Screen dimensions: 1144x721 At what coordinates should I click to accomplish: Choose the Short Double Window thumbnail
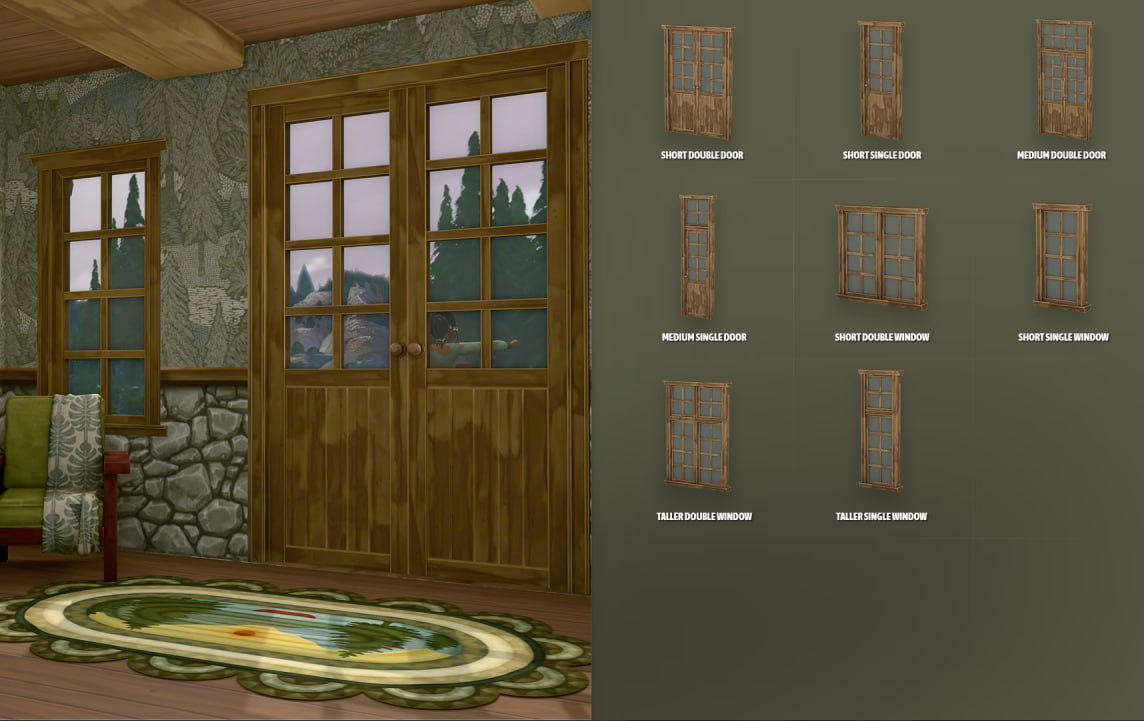click(x=881, y=257)
